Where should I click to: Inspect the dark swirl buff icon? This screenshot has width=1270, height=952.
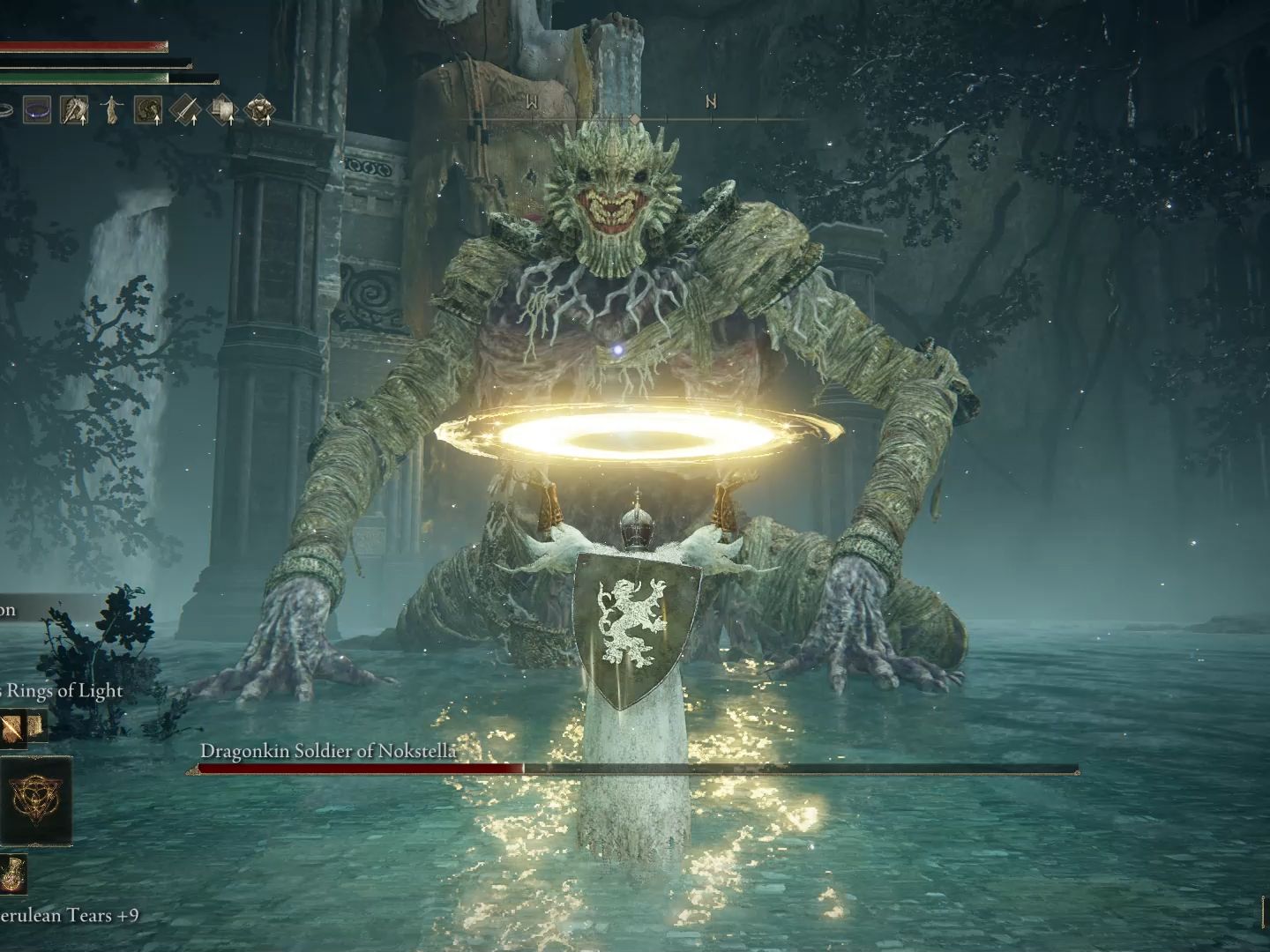click(147, 109)
